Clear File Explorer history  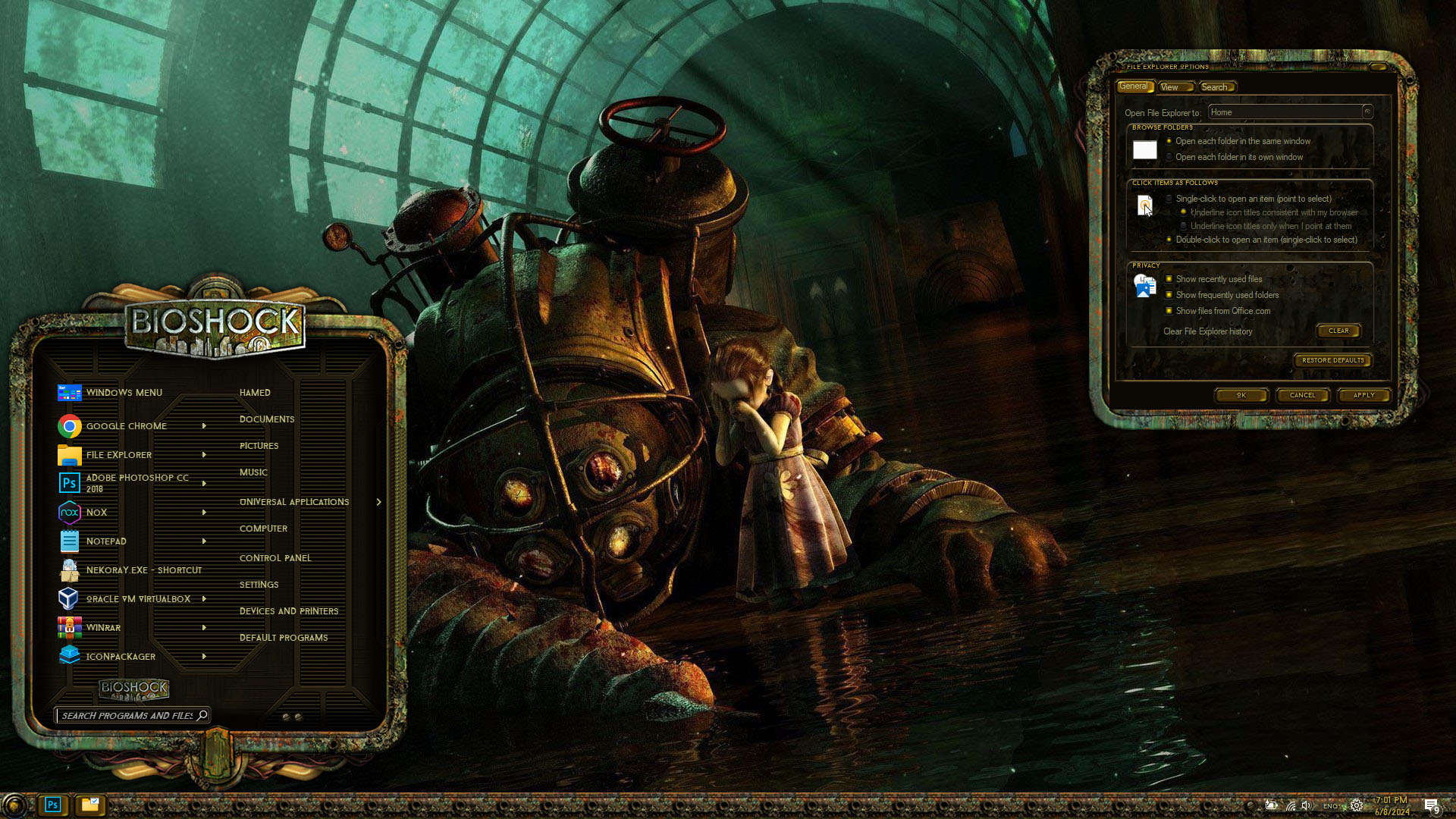pos(1338,331)
